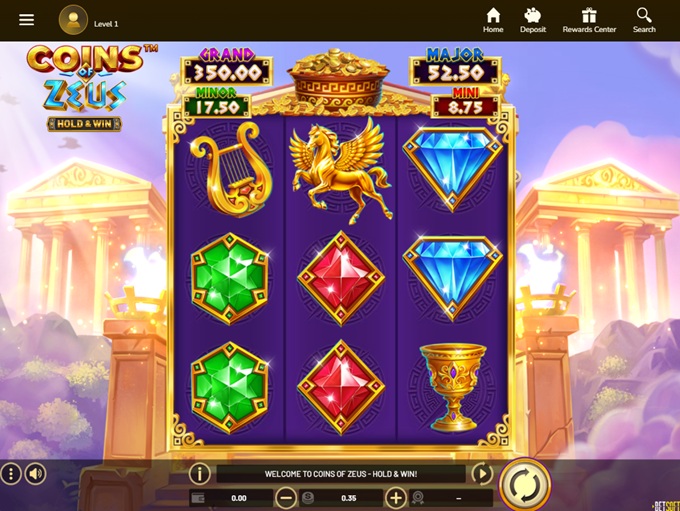Open the player profile avatar

[x=73, y=20]
